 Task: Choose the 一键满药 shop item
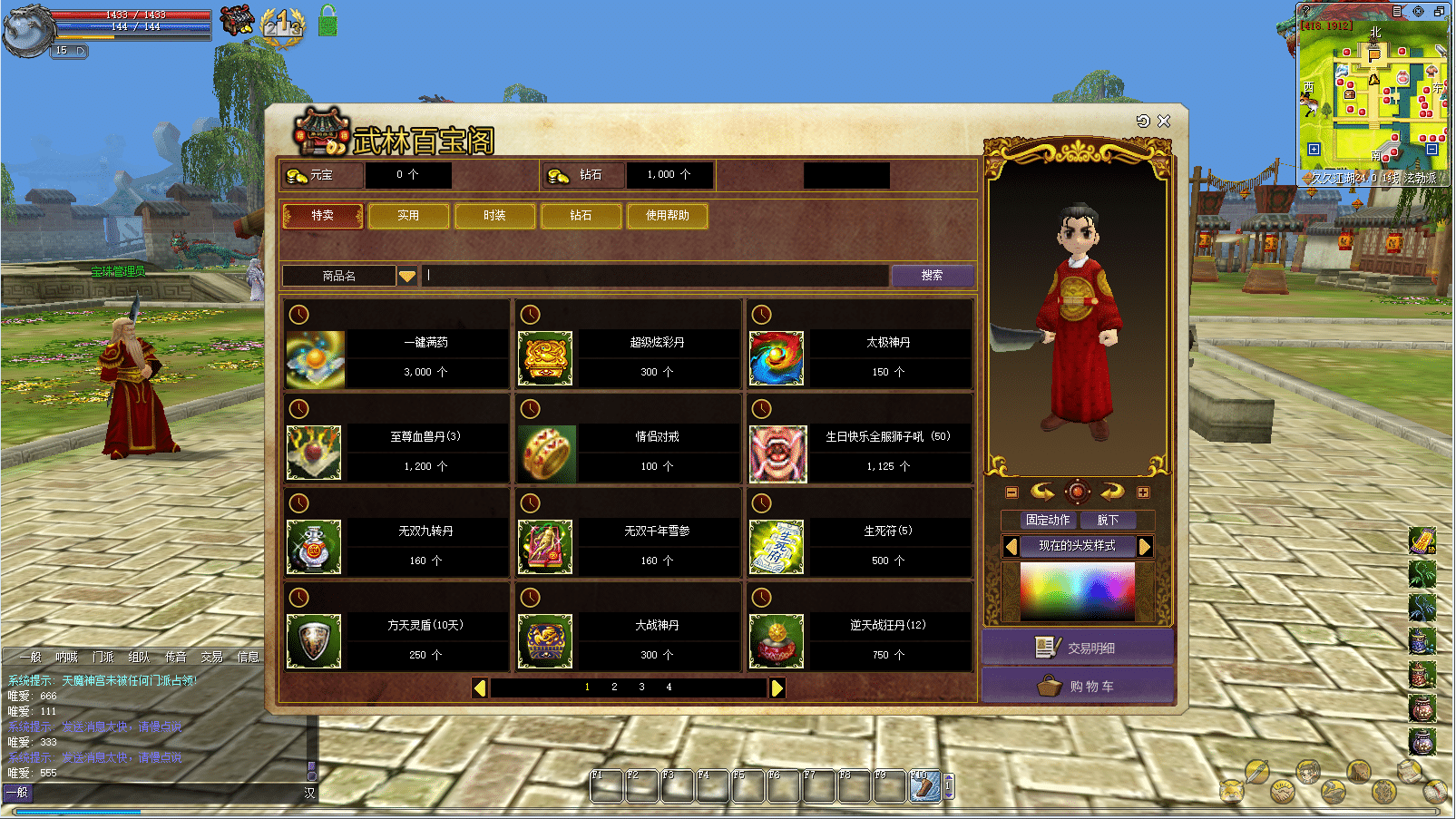click(315, 359)
